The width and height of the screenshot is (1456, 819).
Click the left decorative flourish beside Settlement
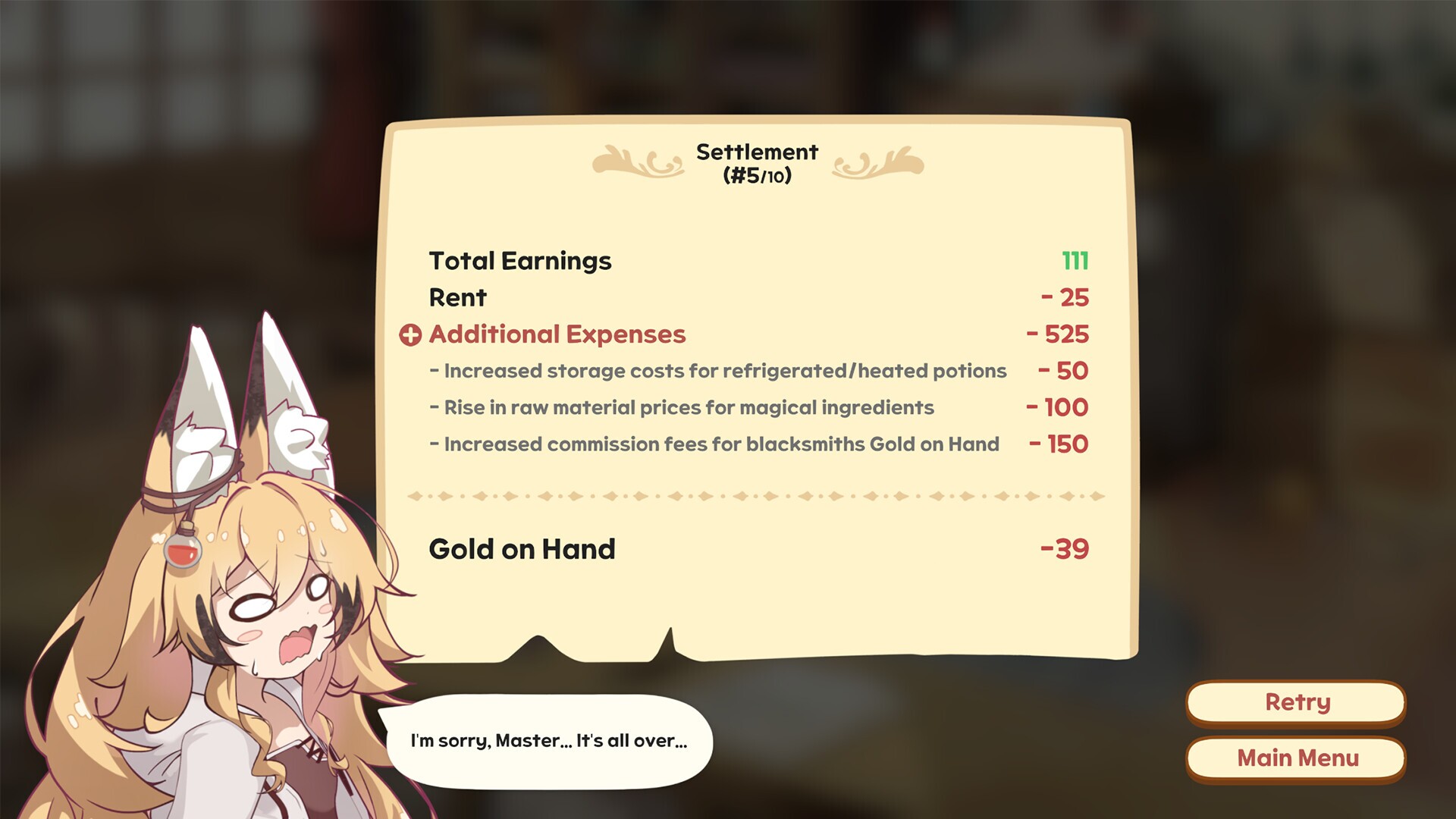click(x=639, y=162)
